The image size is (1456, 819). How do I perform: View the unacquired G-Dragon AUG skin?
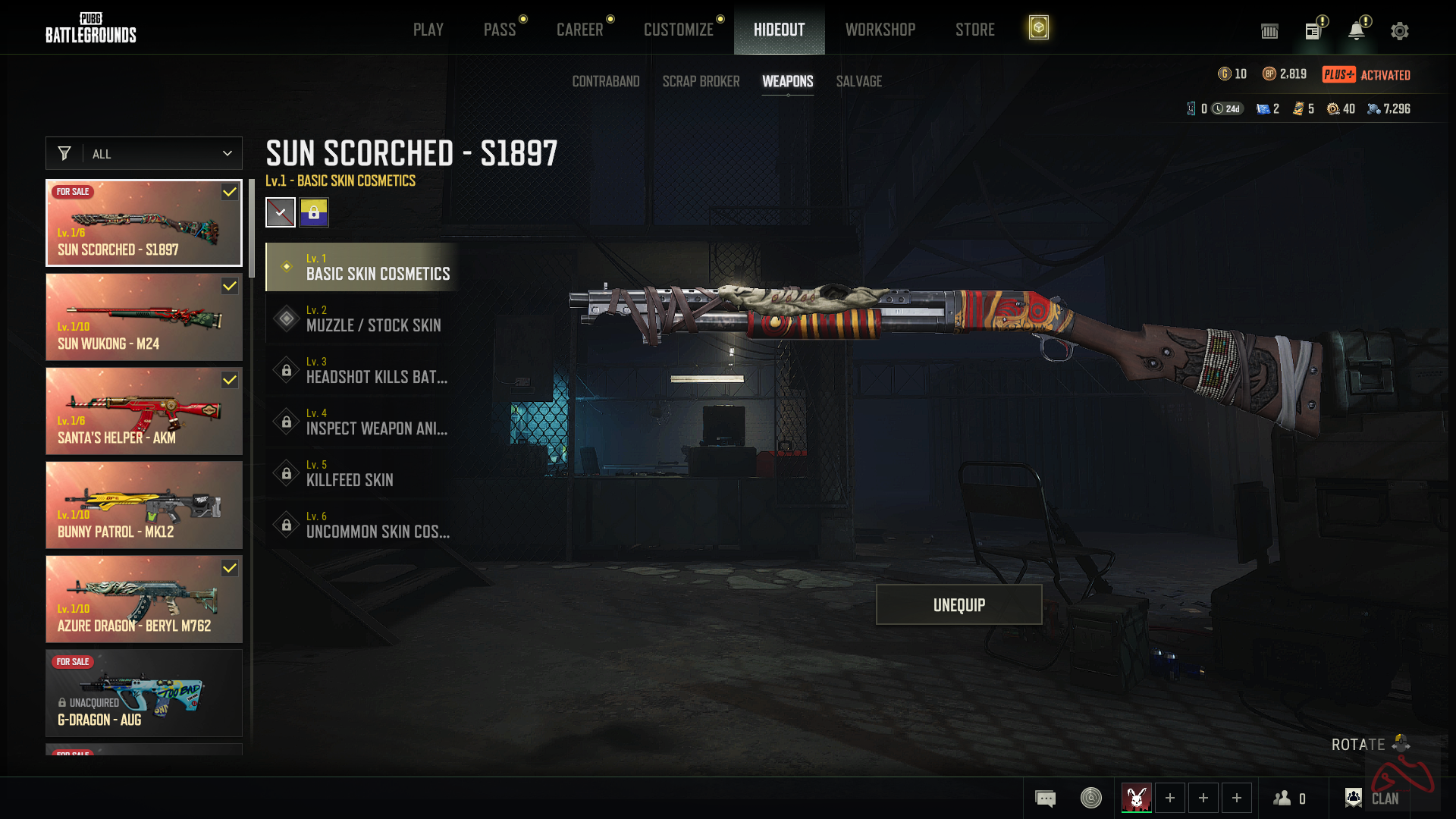tap(144, 693)
